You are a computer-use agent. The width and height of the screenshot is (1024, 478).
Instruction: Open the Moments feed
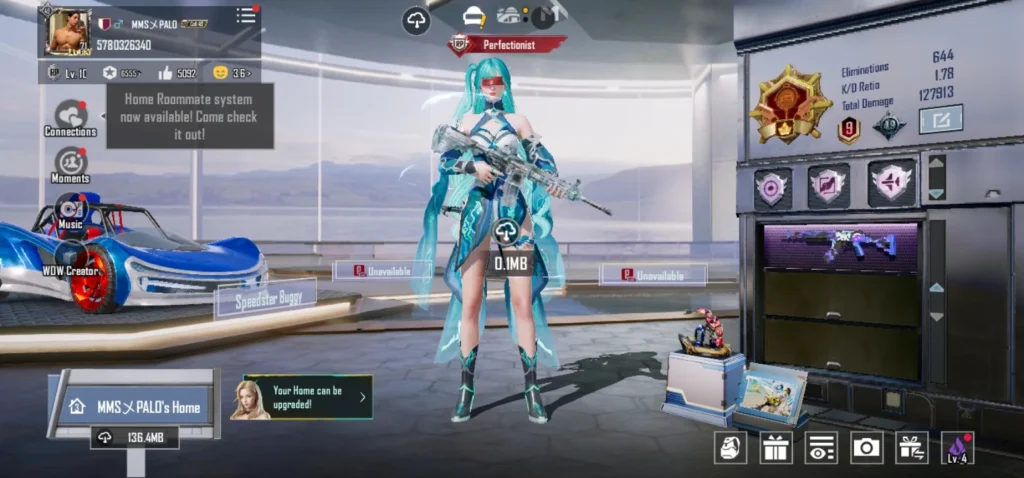[x=70, y=163]
